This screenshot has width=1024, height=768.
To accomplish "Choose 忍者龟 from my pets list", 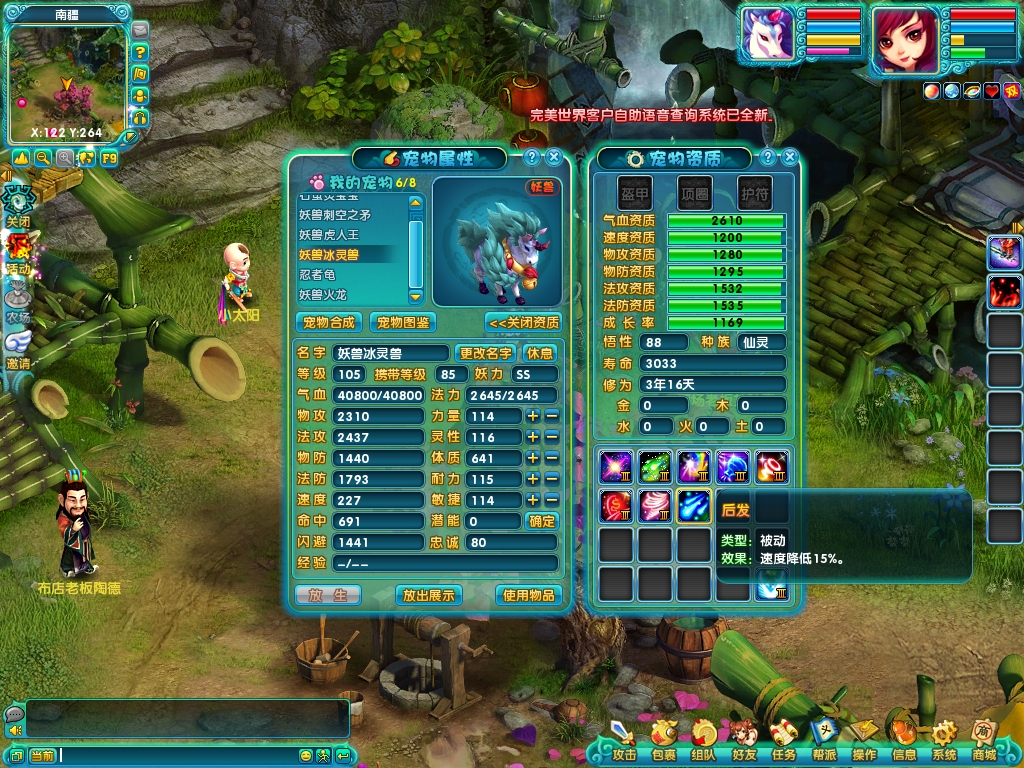I will 317,274.
